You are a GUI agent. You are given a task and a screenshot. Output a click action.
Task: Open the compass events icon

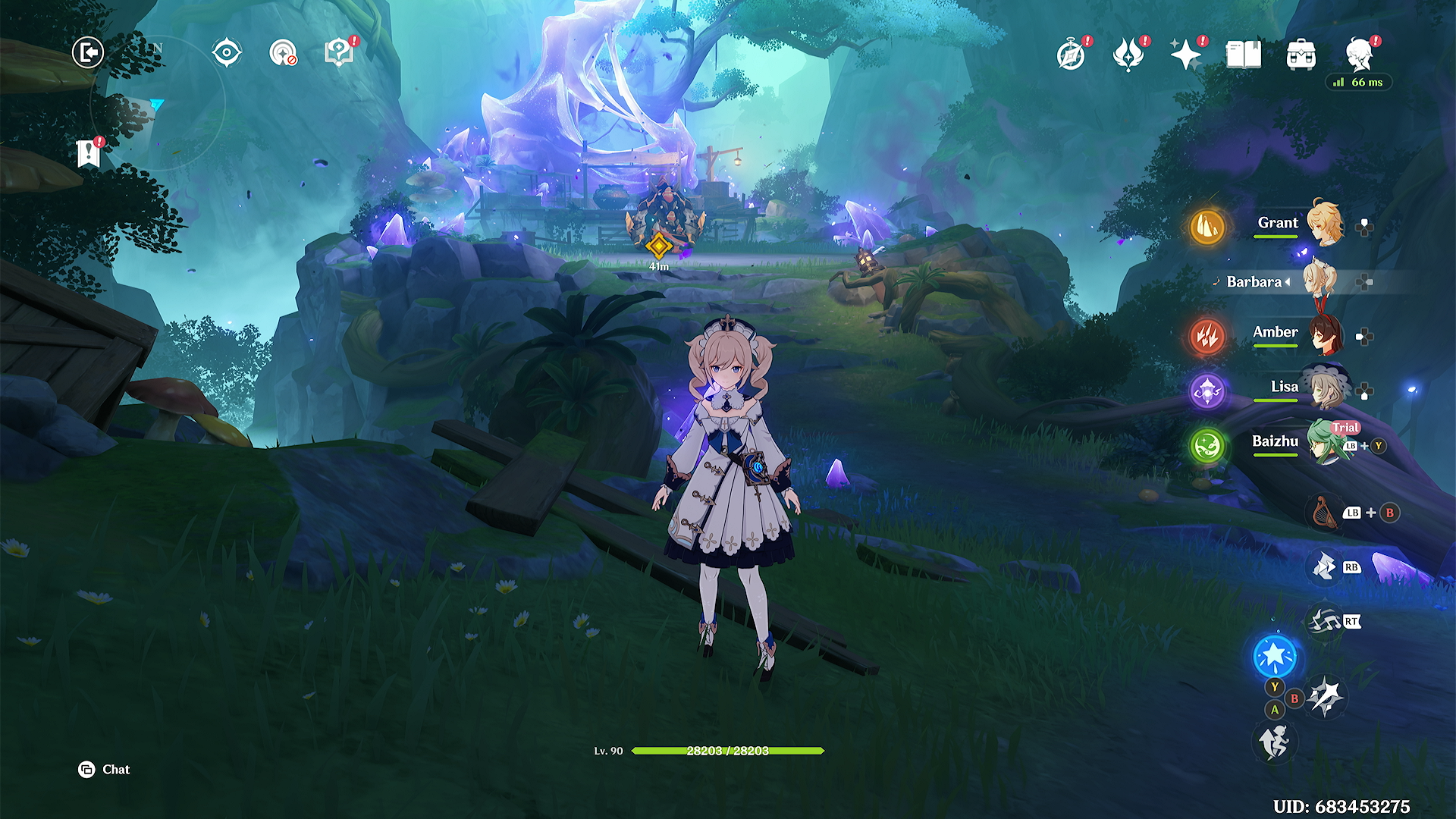pos(1071,55)
